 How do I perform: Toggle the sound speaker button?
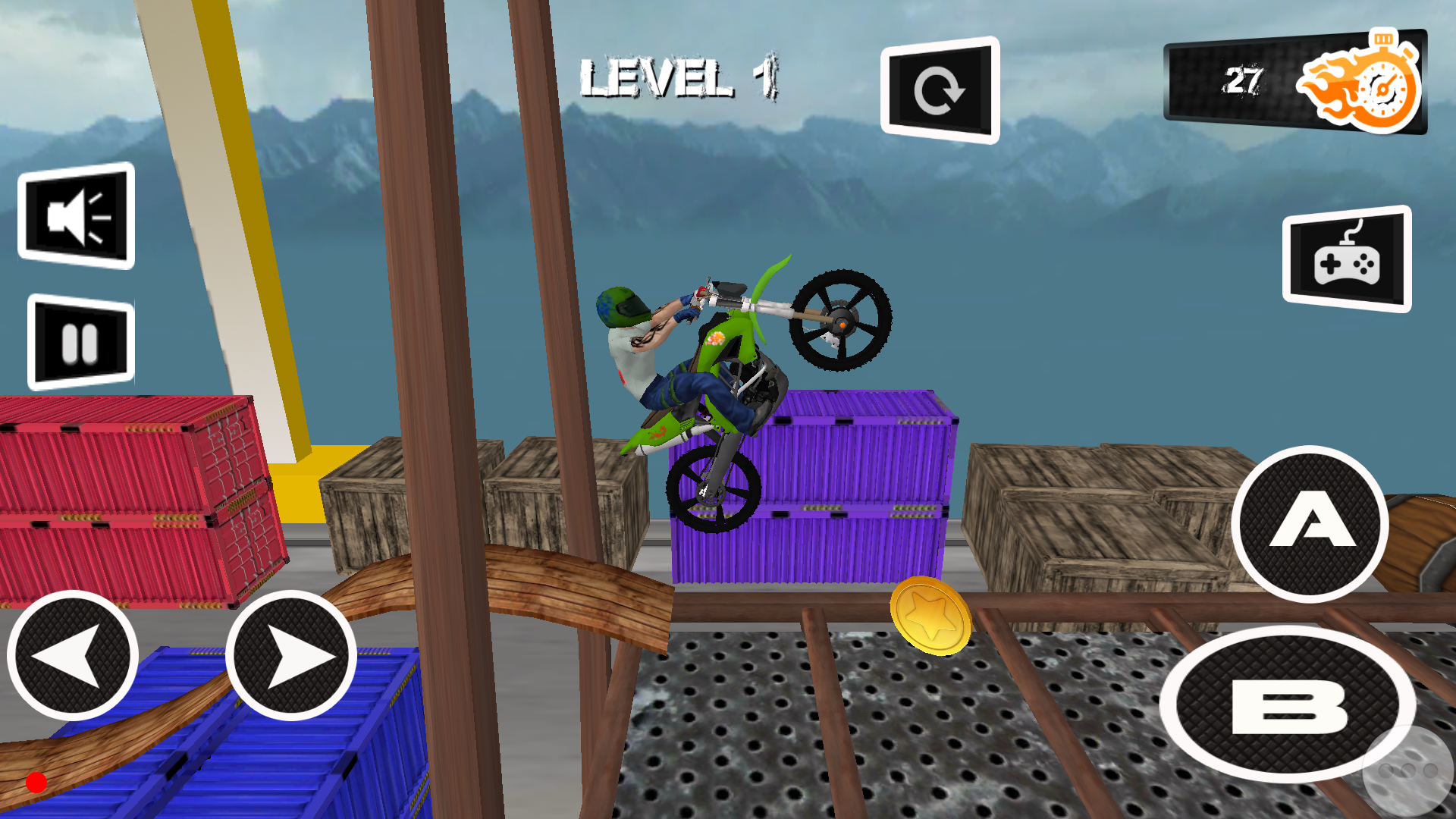point(76,216)
